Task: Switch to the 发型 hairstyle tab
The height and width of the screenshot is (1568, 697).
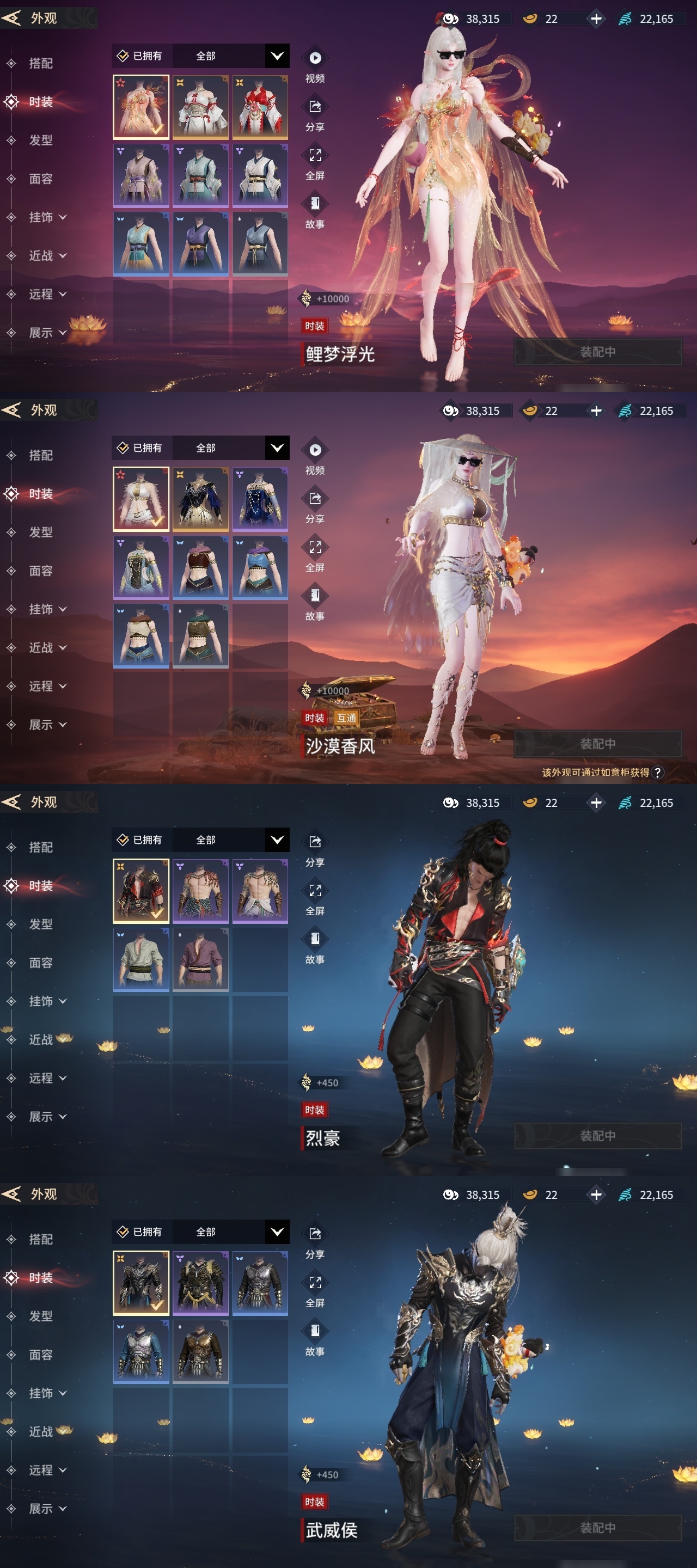Action: [41, 140]
